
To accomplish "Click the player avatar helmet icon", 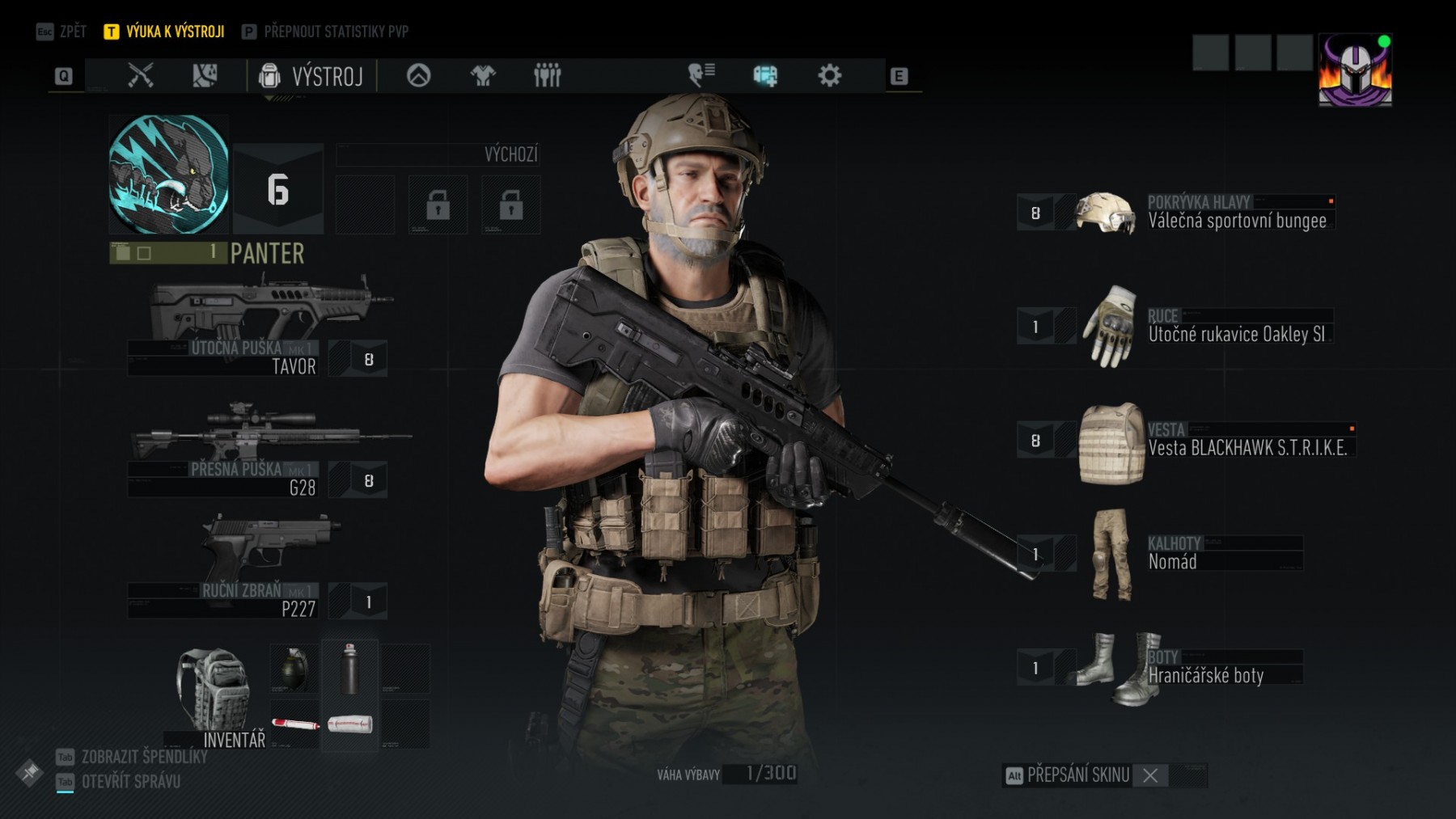I will [x=1355, y=70].
